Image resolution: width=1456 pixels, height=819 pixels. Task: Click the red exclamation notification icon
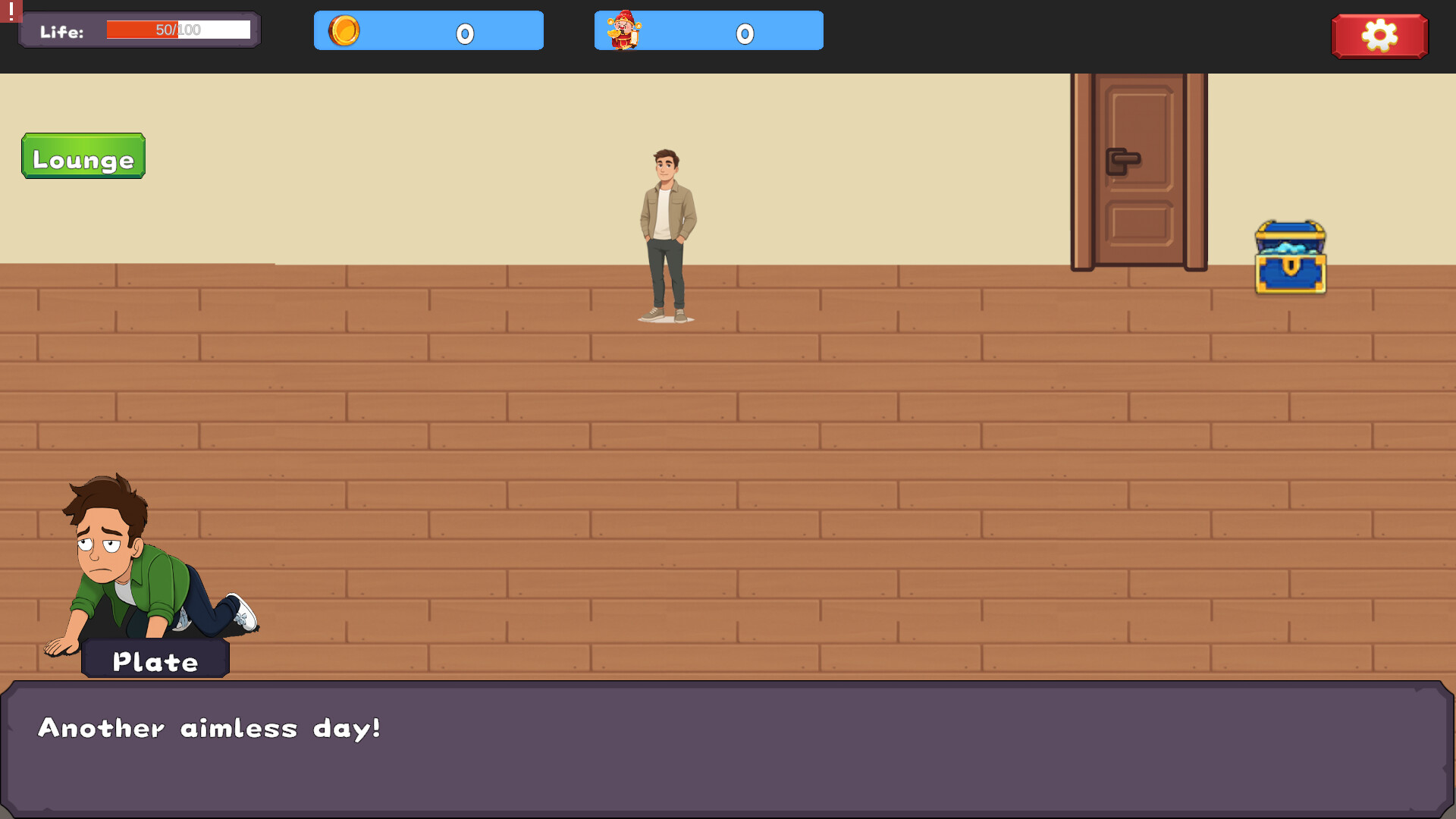click(11, 12)
